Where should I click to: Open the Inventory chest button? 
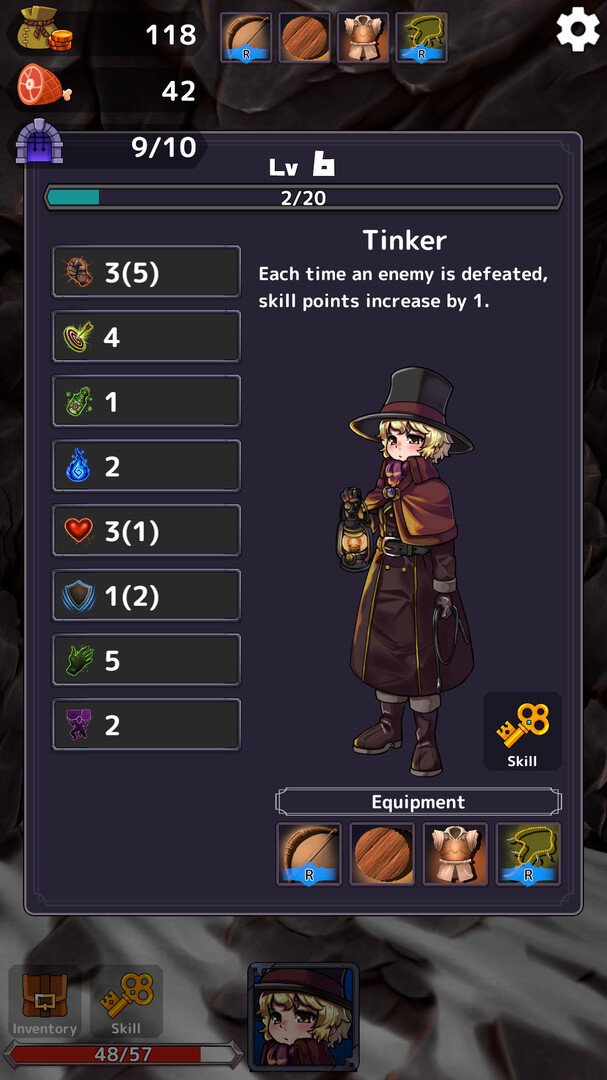point(44,1001)
